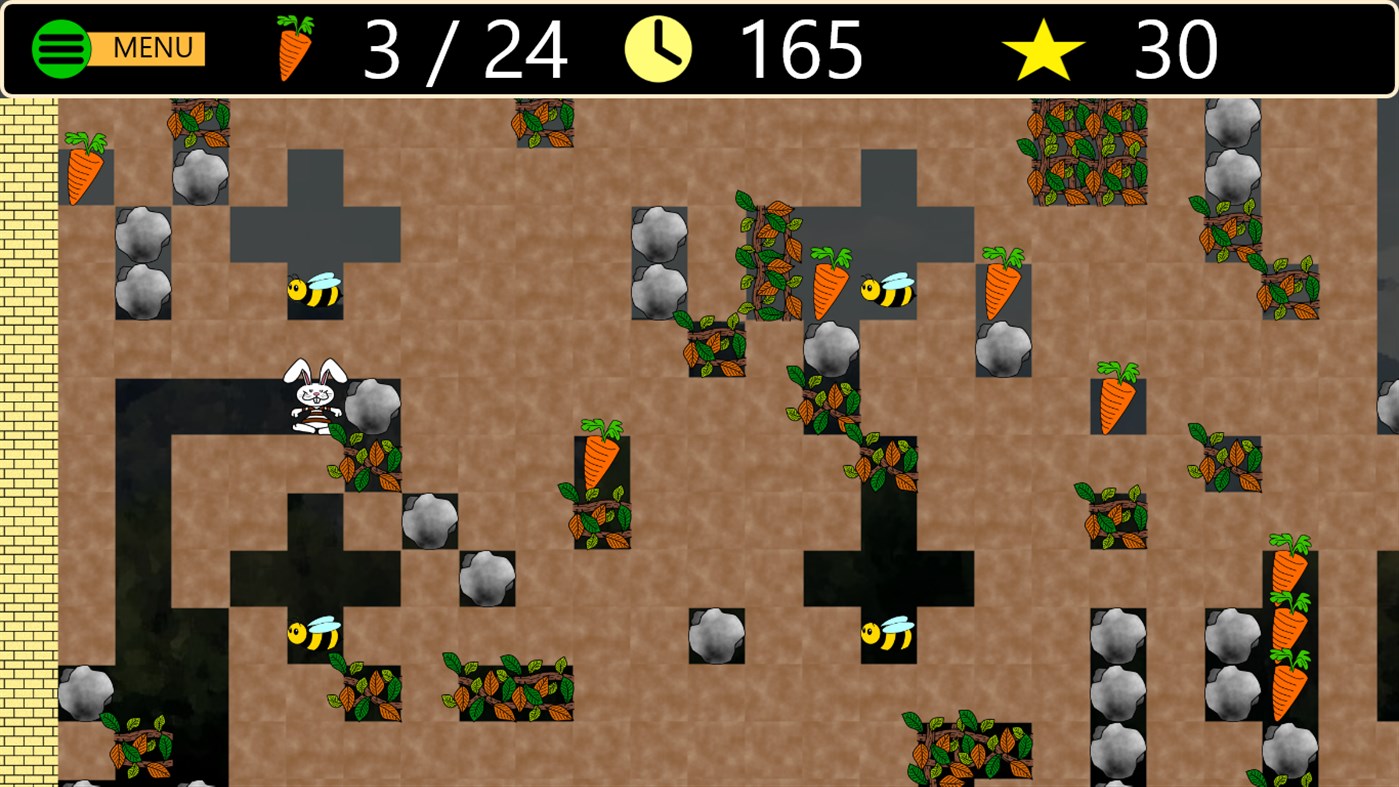Click the carrot in the top-left corner
Screen dimensions: 1399x787
84,170
